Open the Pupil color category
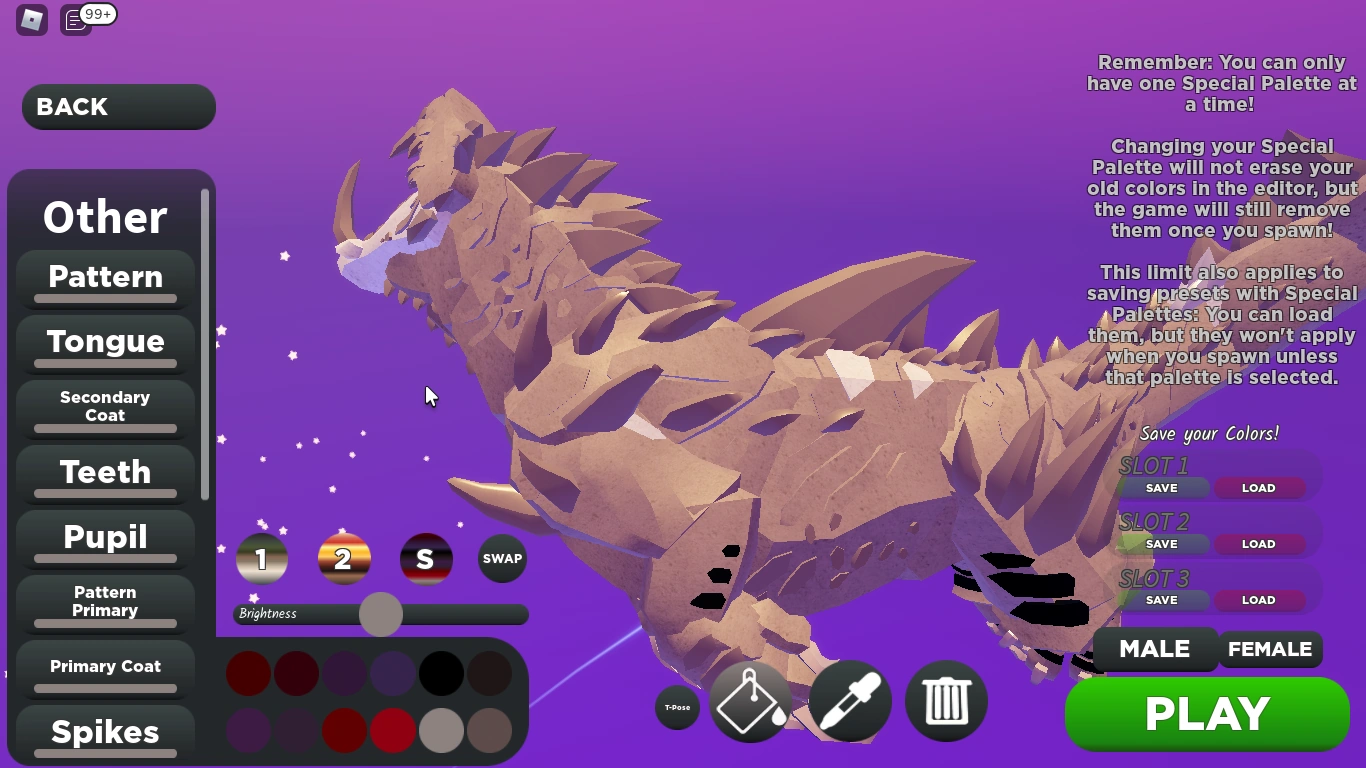Screen dimensions: 1366x768 pyautogui.click(x=105, y=537)
